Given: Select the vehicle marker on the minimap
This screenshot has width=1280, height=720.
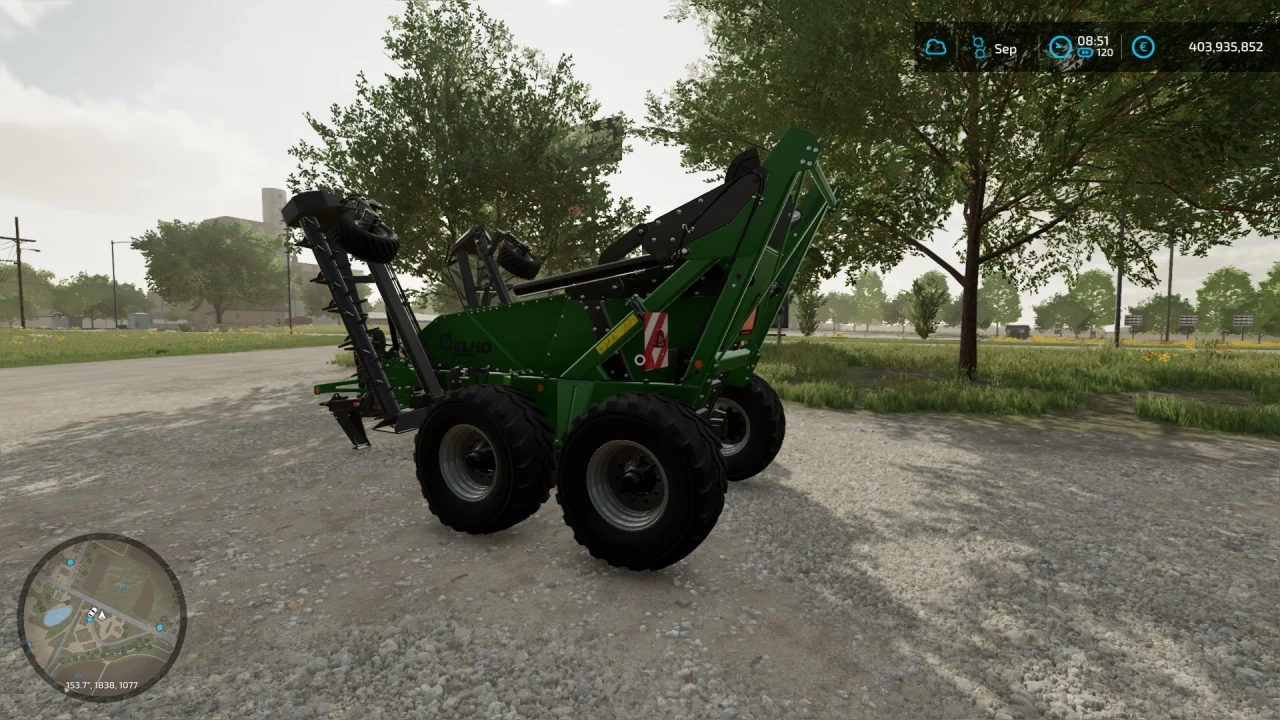Looking at the screenshot, I should click(x=93, y=611).
